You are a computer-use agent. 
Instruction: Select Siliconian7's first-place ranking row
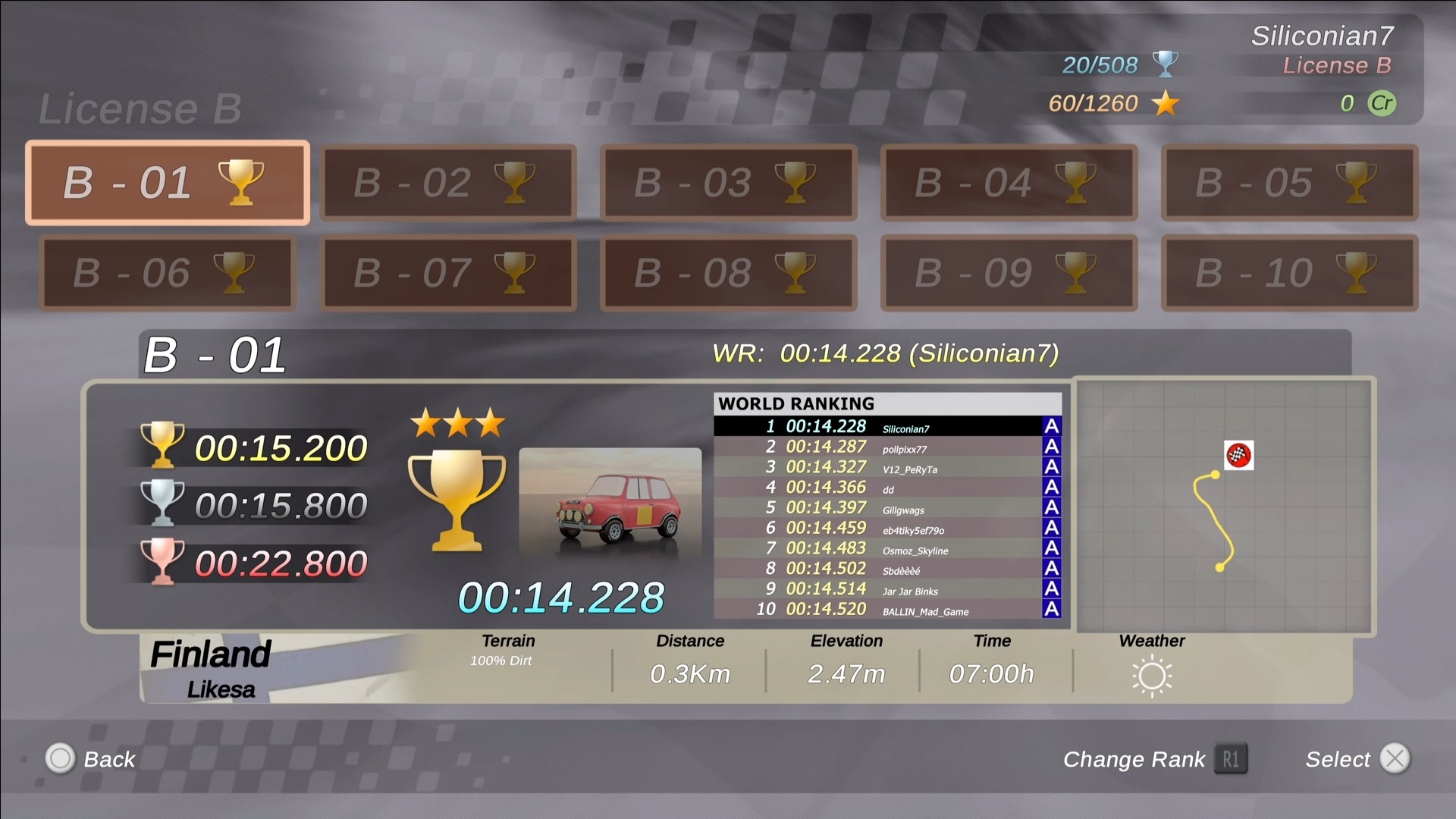[x=887, y=427]
